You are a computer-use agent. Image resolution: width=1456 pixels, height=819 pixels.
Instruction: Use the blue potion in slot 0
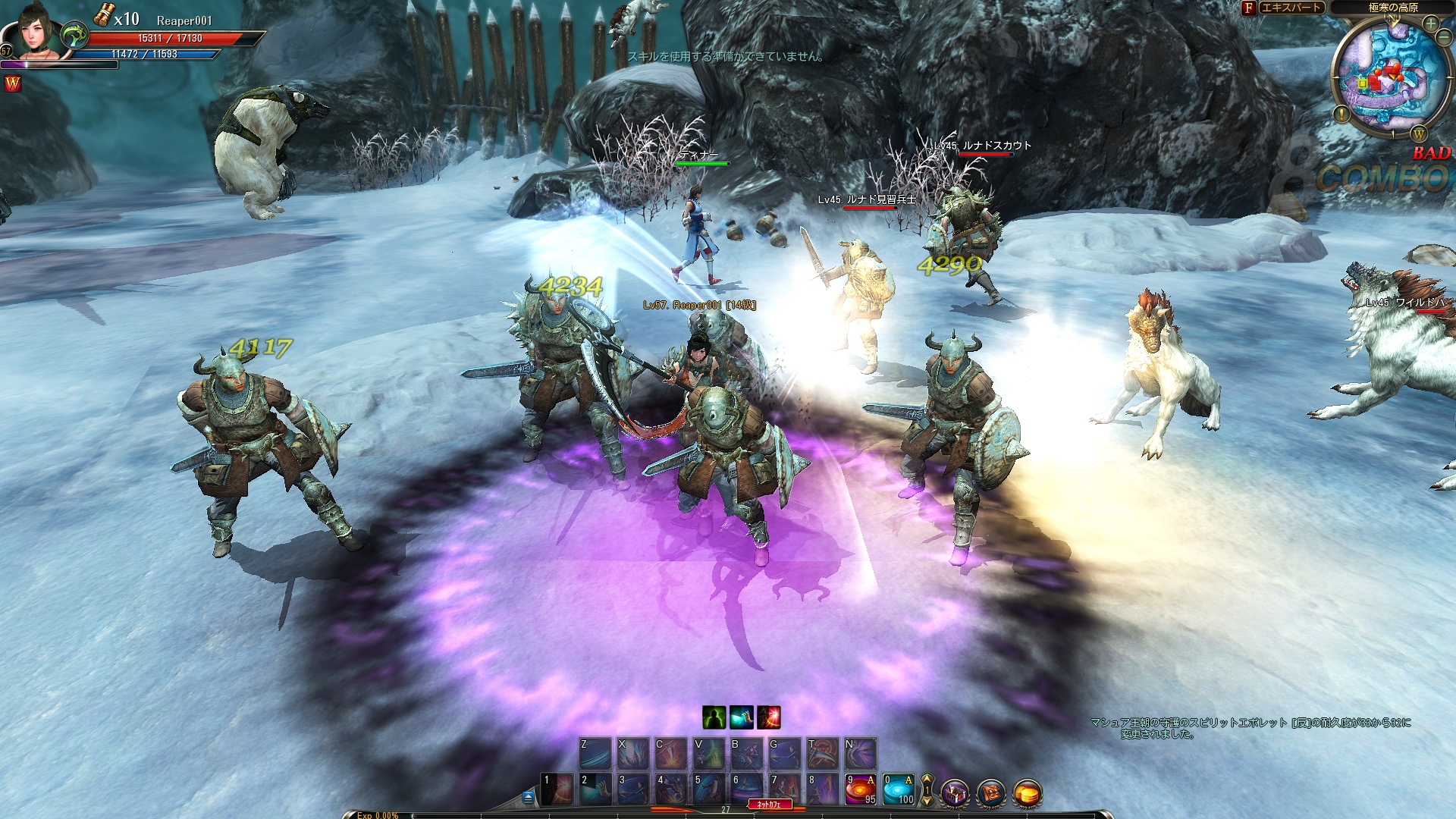point(899,789)
